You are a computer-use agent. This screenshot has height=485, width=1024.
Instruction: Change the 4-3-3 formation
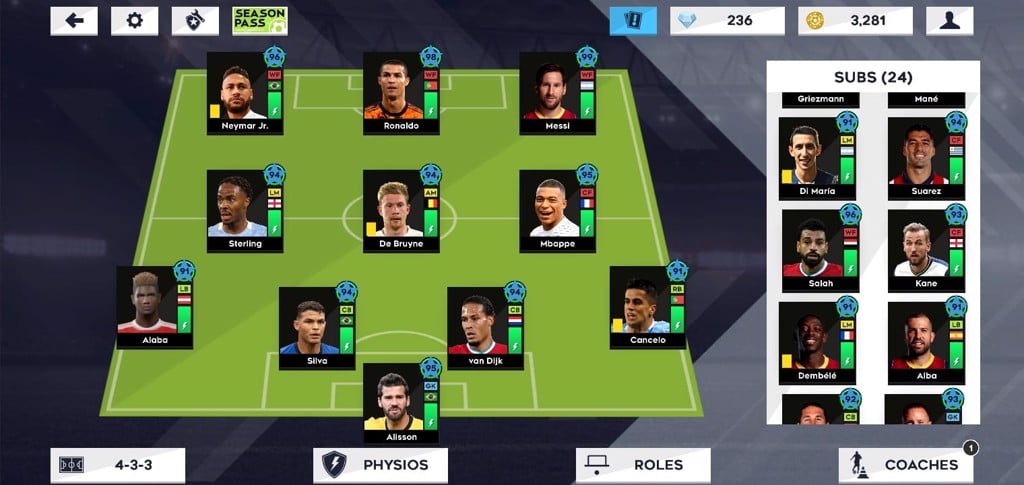[118, 465]
